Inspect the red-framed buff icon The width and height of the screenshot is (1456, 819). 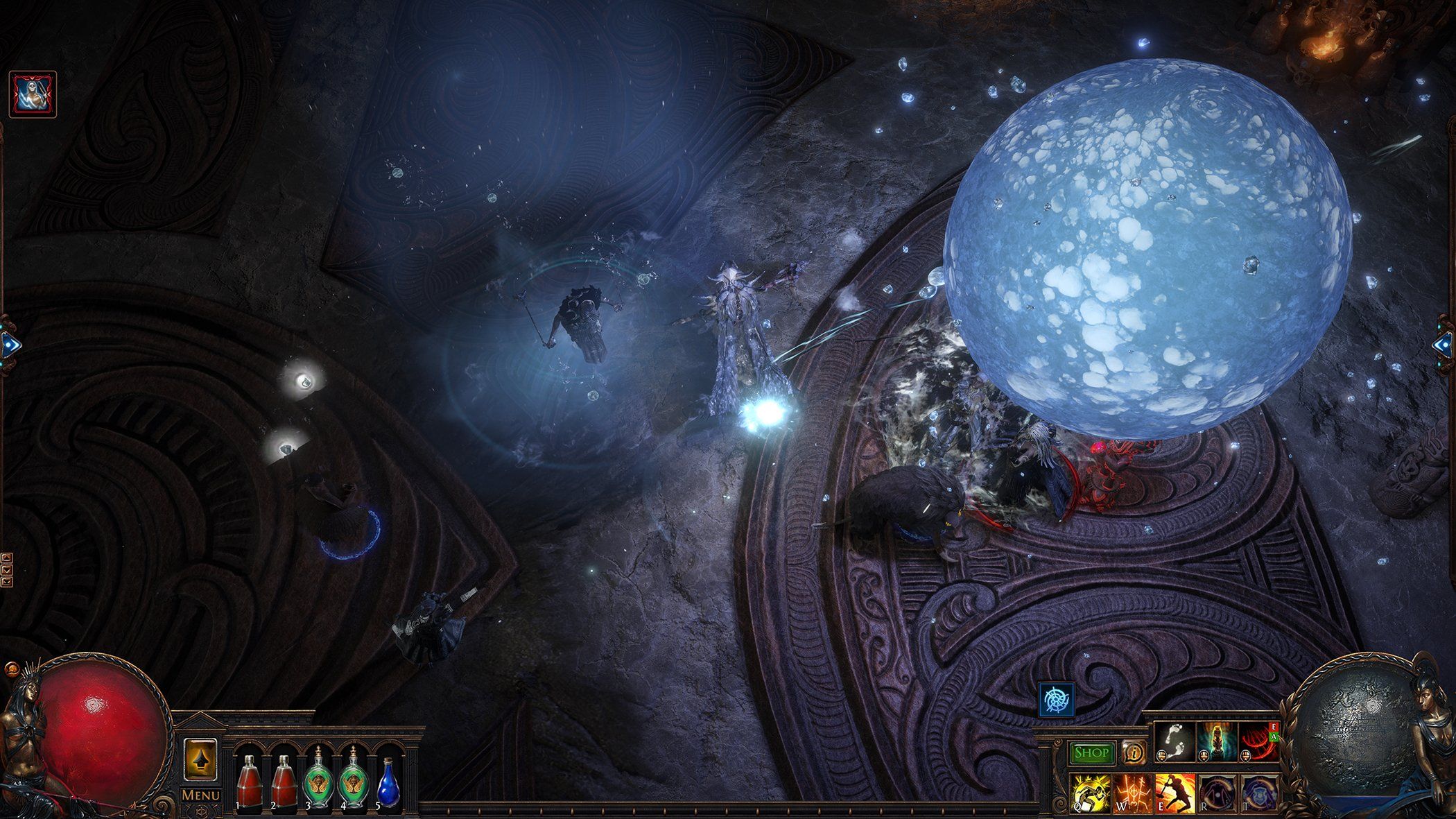(33, 94)
